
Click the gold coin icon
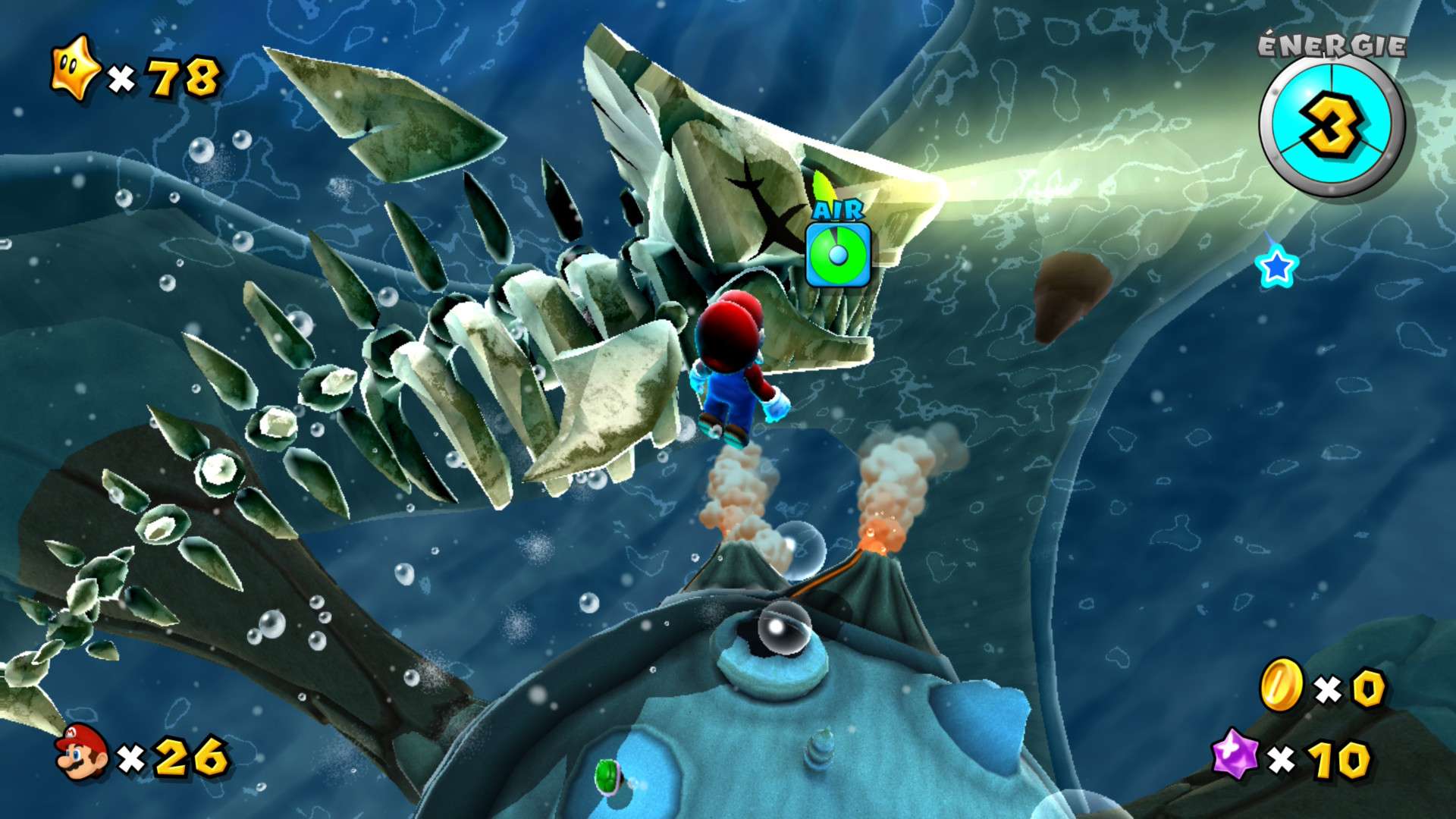point(1281,684)
